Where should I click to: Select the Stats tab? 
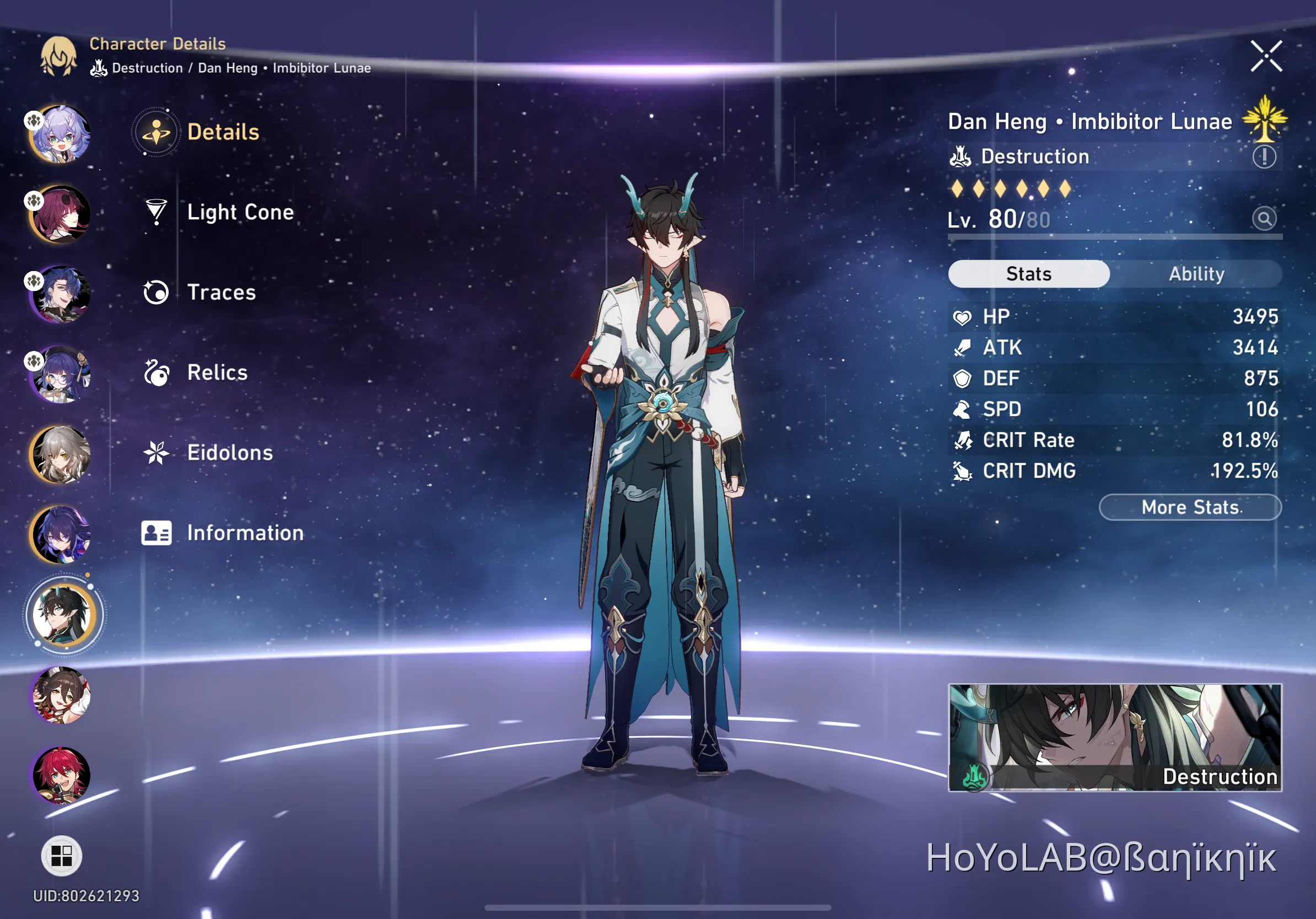(1028, 274)
